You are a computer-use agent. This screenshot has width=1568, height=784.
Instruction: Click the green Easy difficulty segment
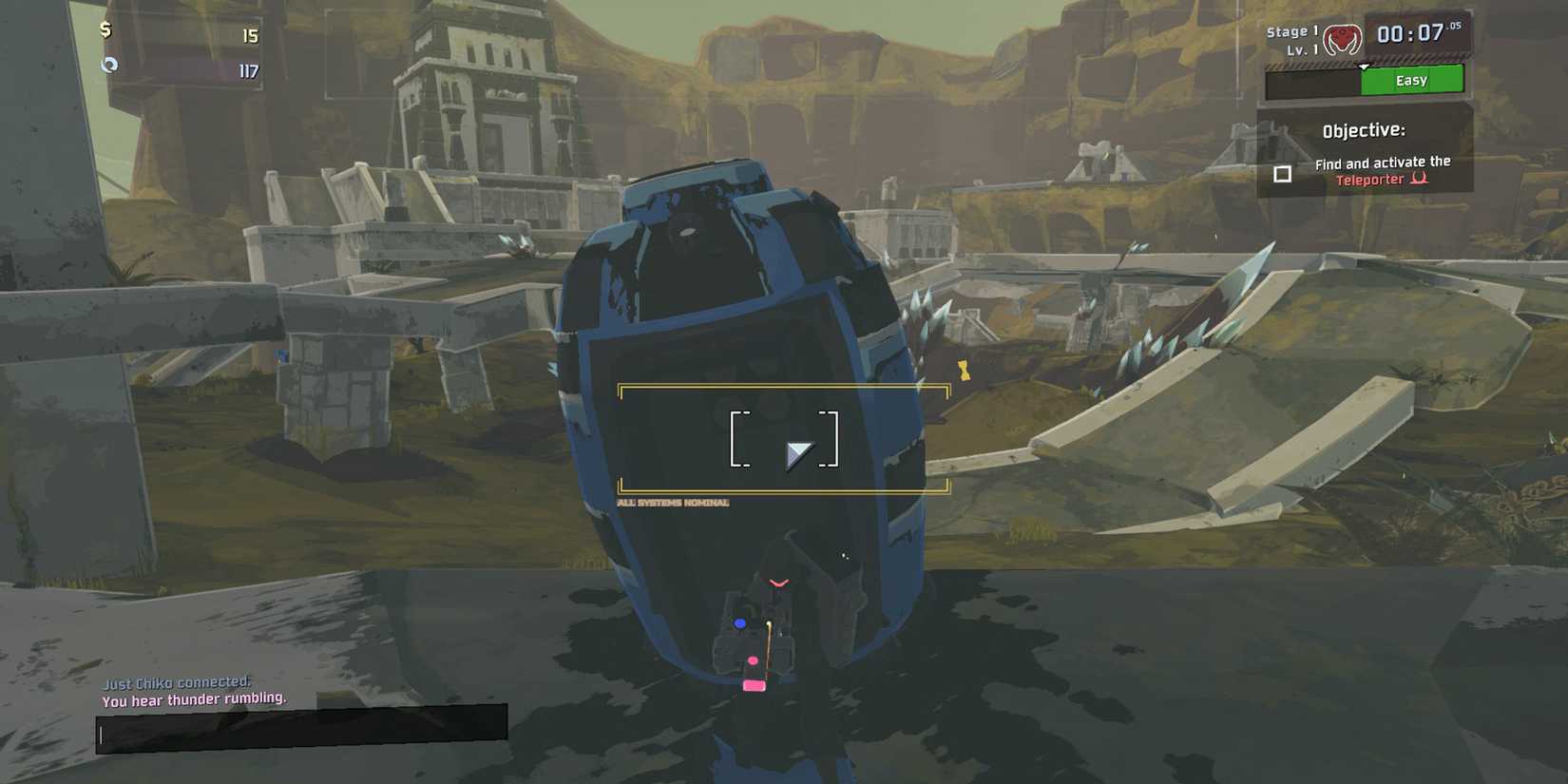[1412, 80]
